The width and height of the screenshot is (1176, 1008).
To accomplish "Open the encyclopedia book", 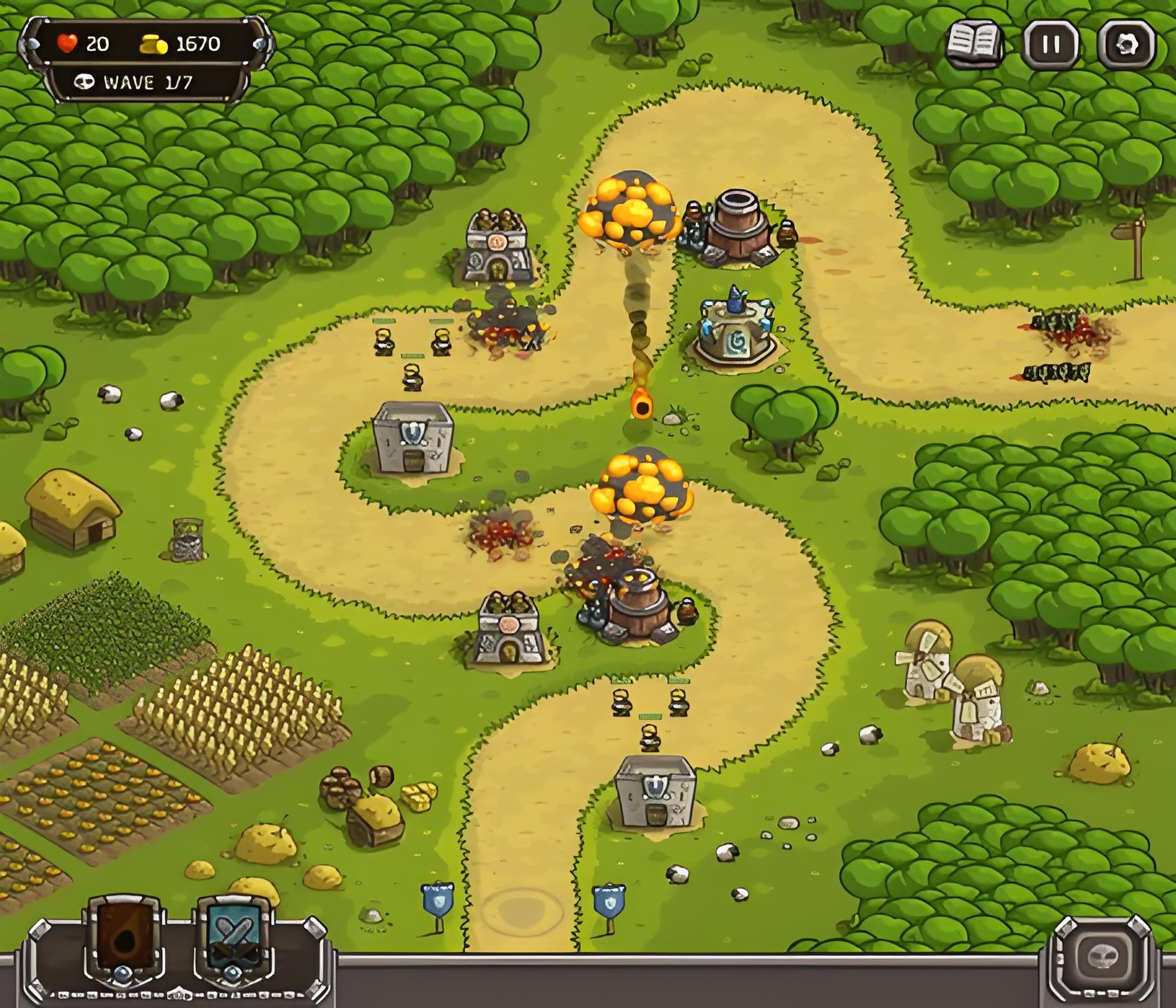I will pos(974,45).
